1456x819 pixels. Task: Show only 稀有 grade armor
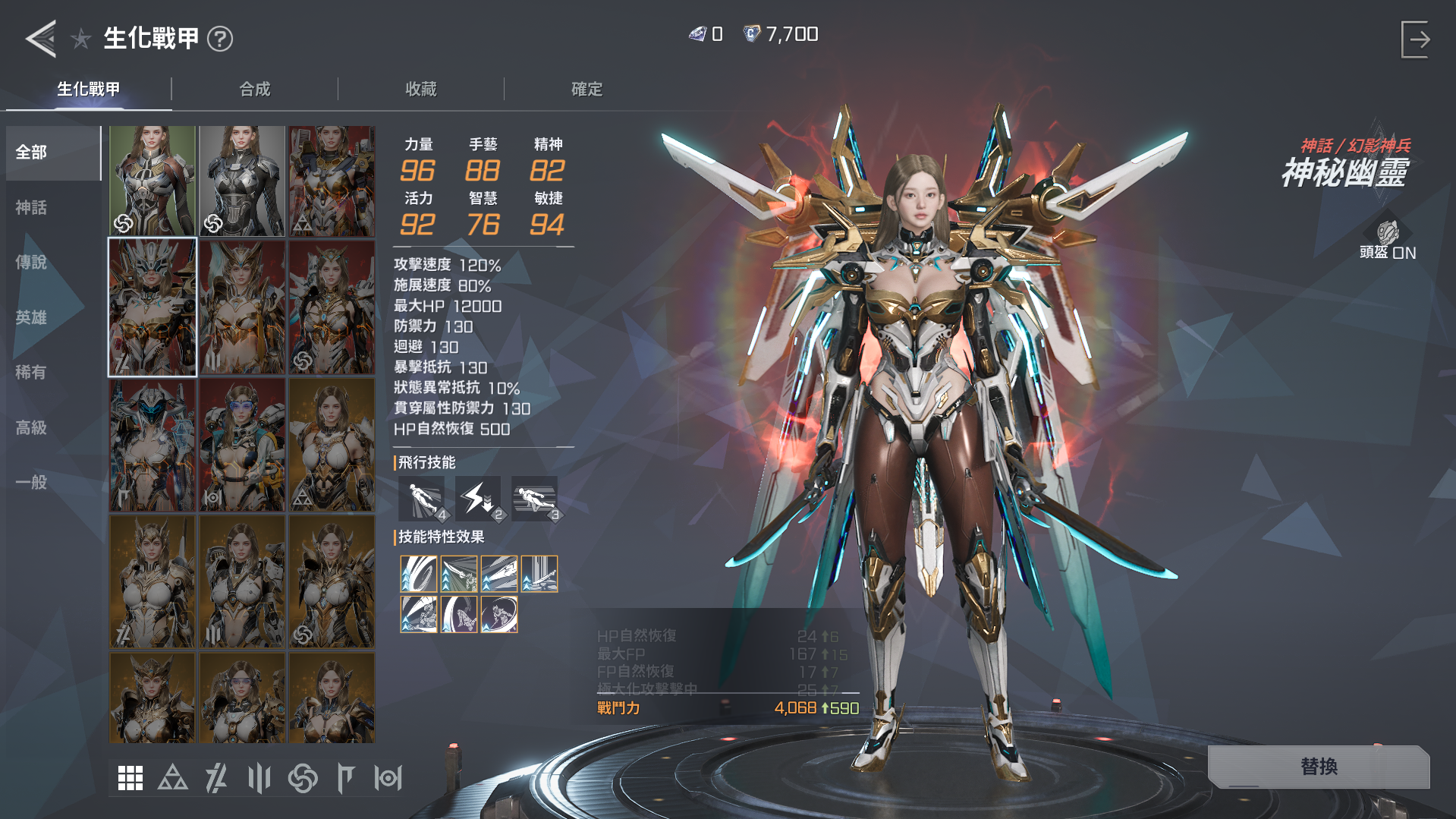click(x=32, y=372)
